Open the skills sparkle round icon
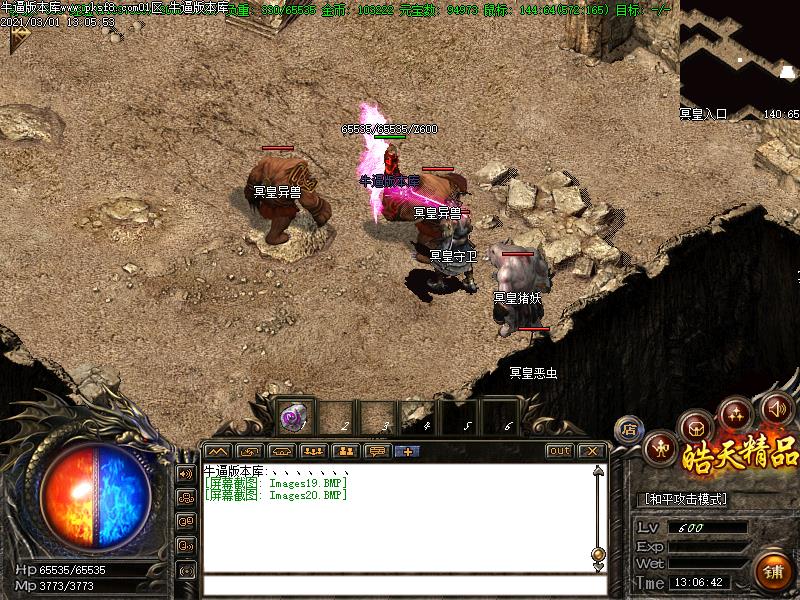The image size is (800, 600). 737,412
